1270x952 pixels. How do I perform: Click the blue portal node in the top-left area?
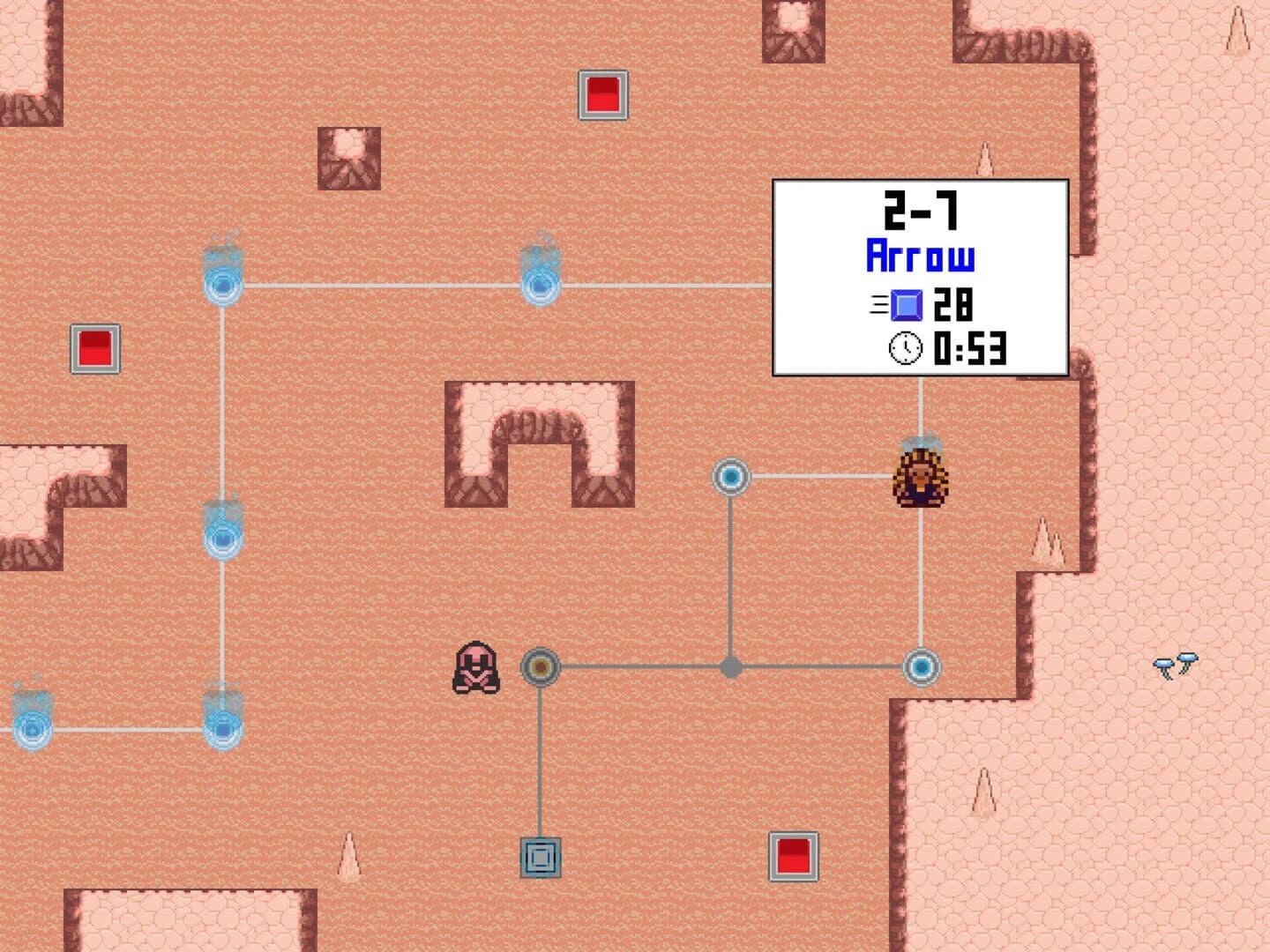222,285
